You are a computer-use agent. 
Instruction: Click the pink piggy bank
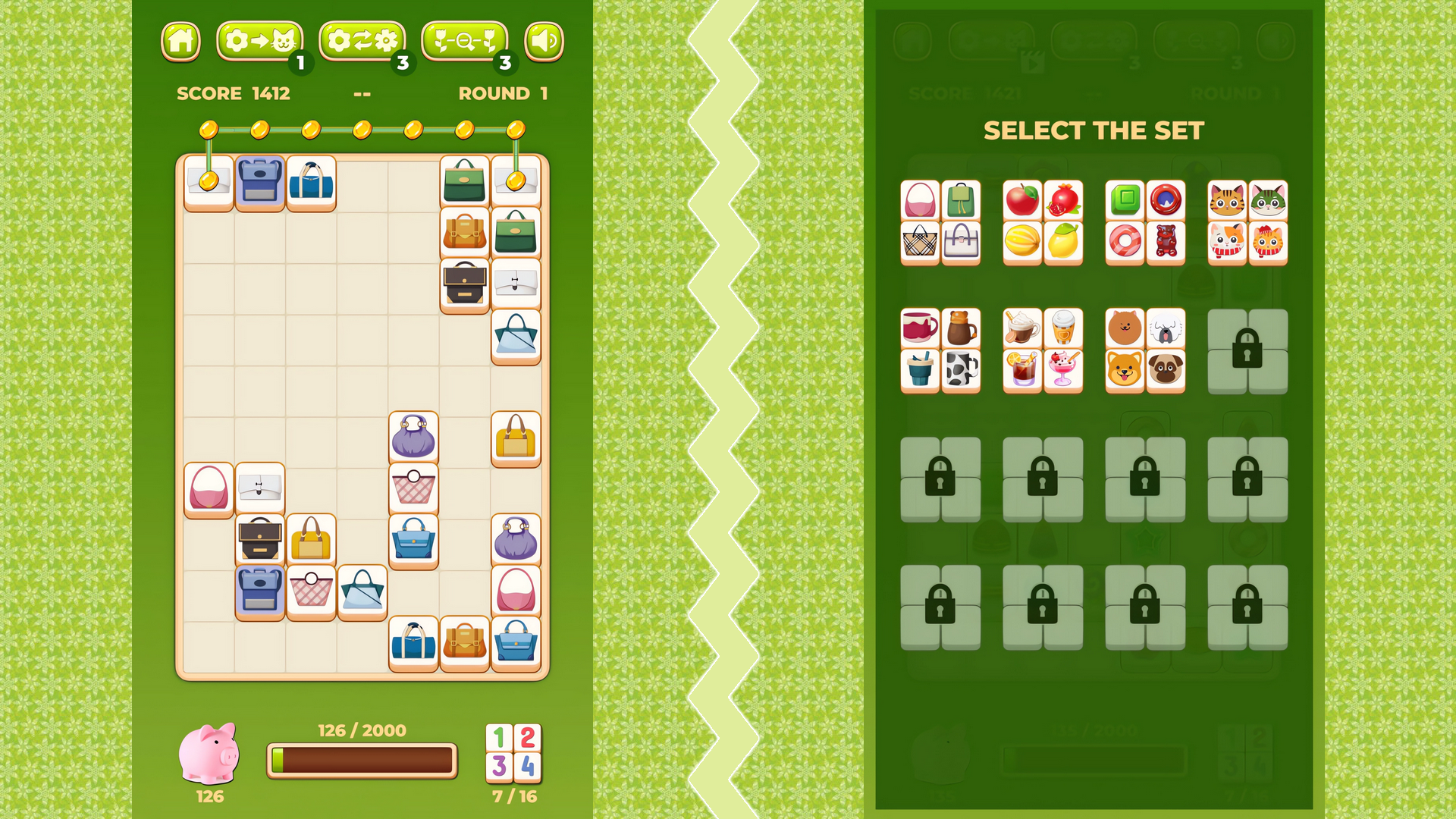pos(210,755)
